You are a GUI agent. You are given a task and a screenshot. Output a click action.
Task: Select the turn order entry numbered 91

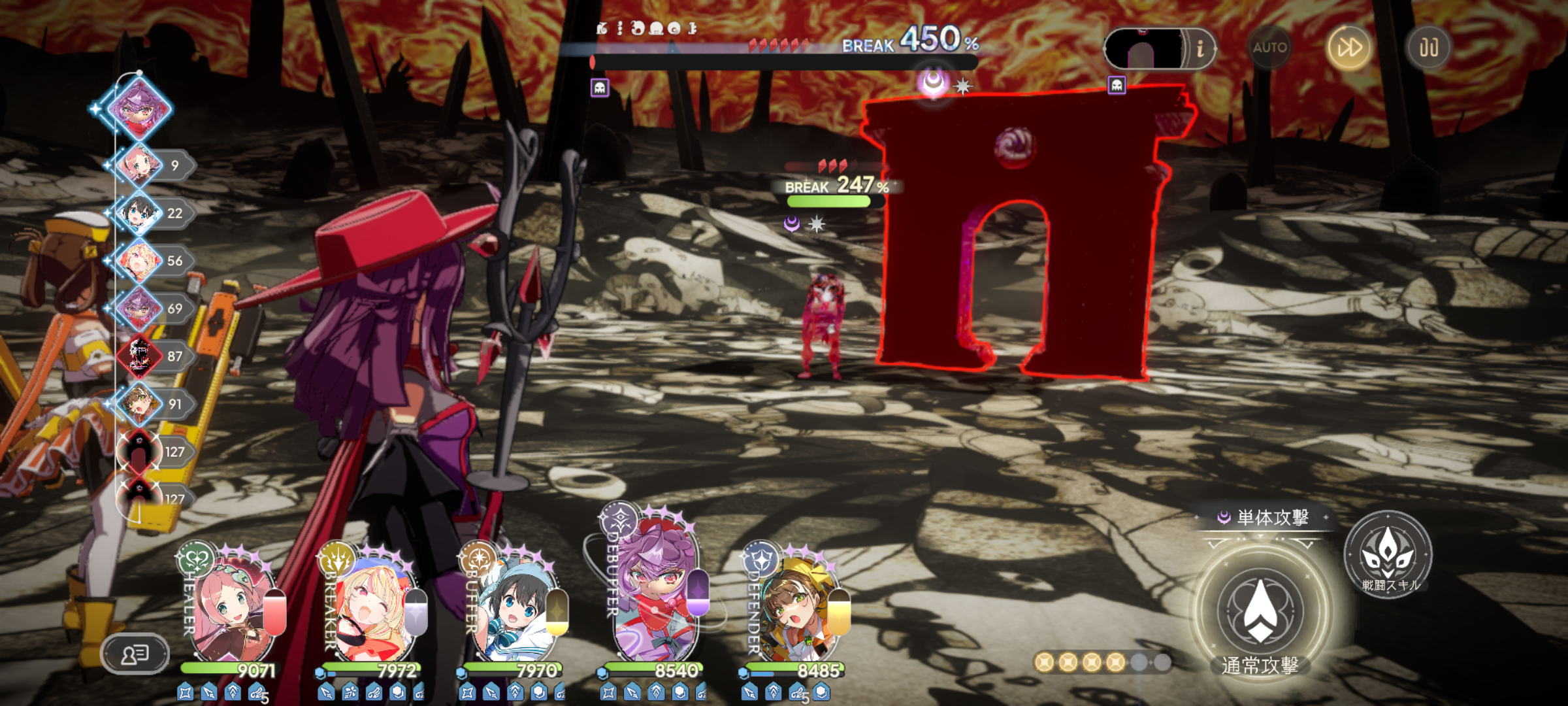140,404
